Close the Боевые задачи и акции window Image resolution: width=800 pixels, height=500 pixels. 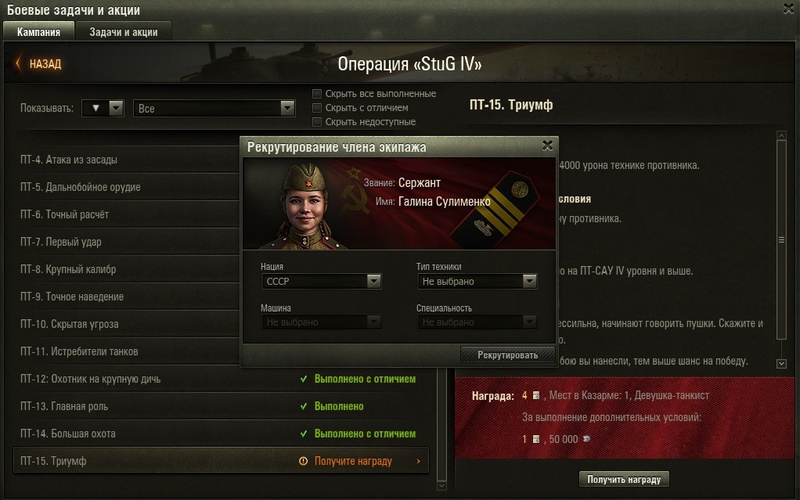787,10
